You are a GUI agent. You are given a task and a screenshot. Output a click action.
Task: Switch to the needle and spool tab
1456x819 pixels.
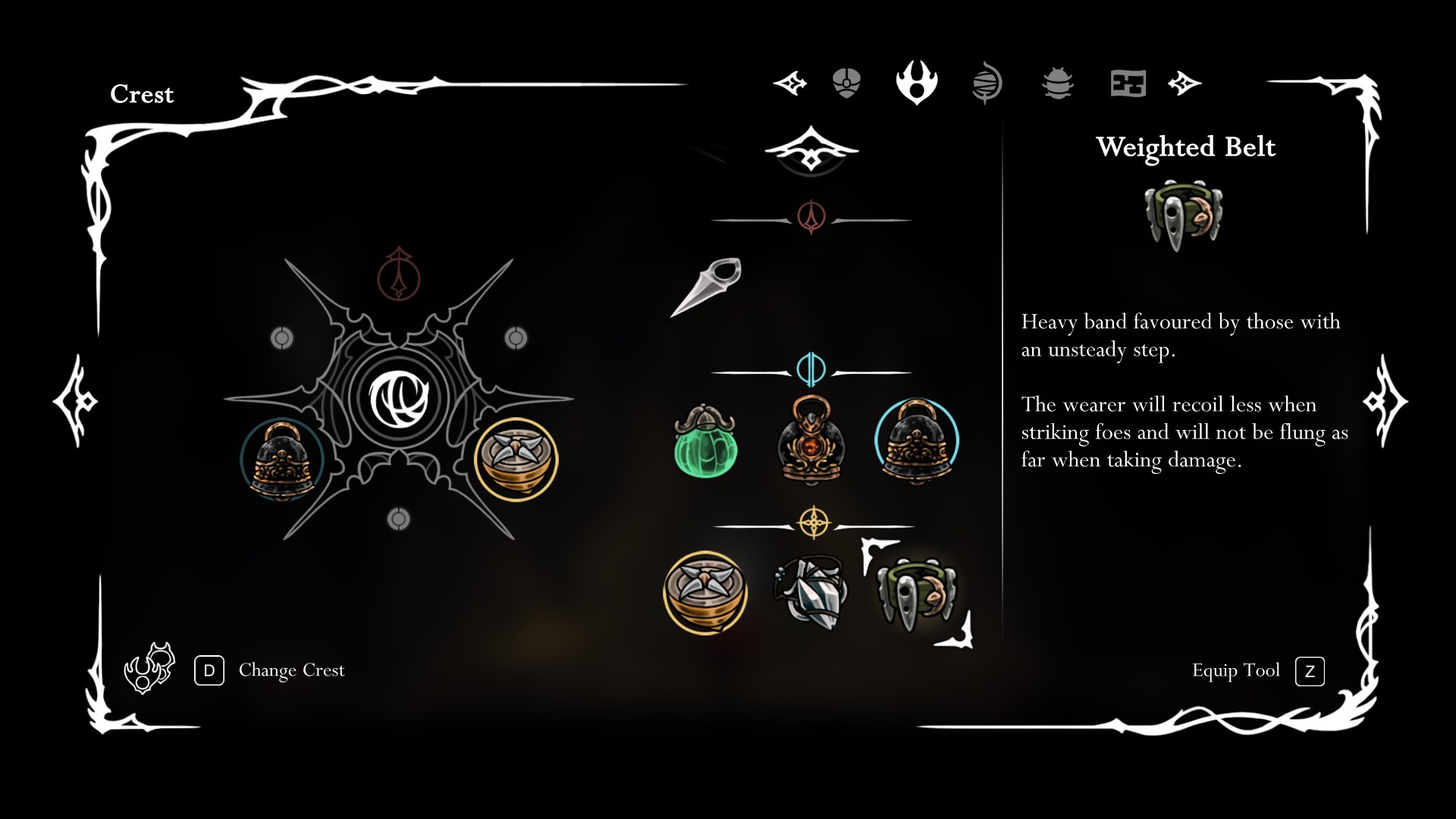click(987, 83)
